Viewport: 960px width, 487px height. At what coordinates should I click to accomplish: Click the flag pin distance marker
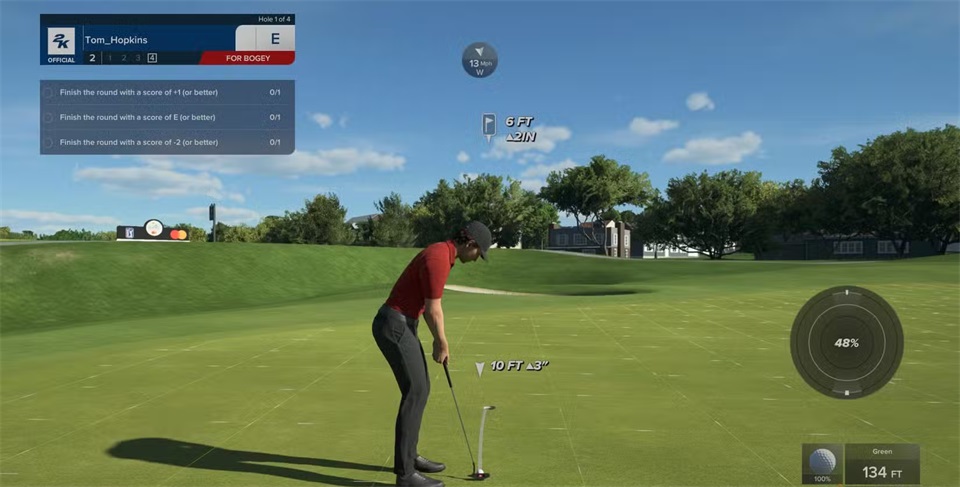[x=489, y=125]
